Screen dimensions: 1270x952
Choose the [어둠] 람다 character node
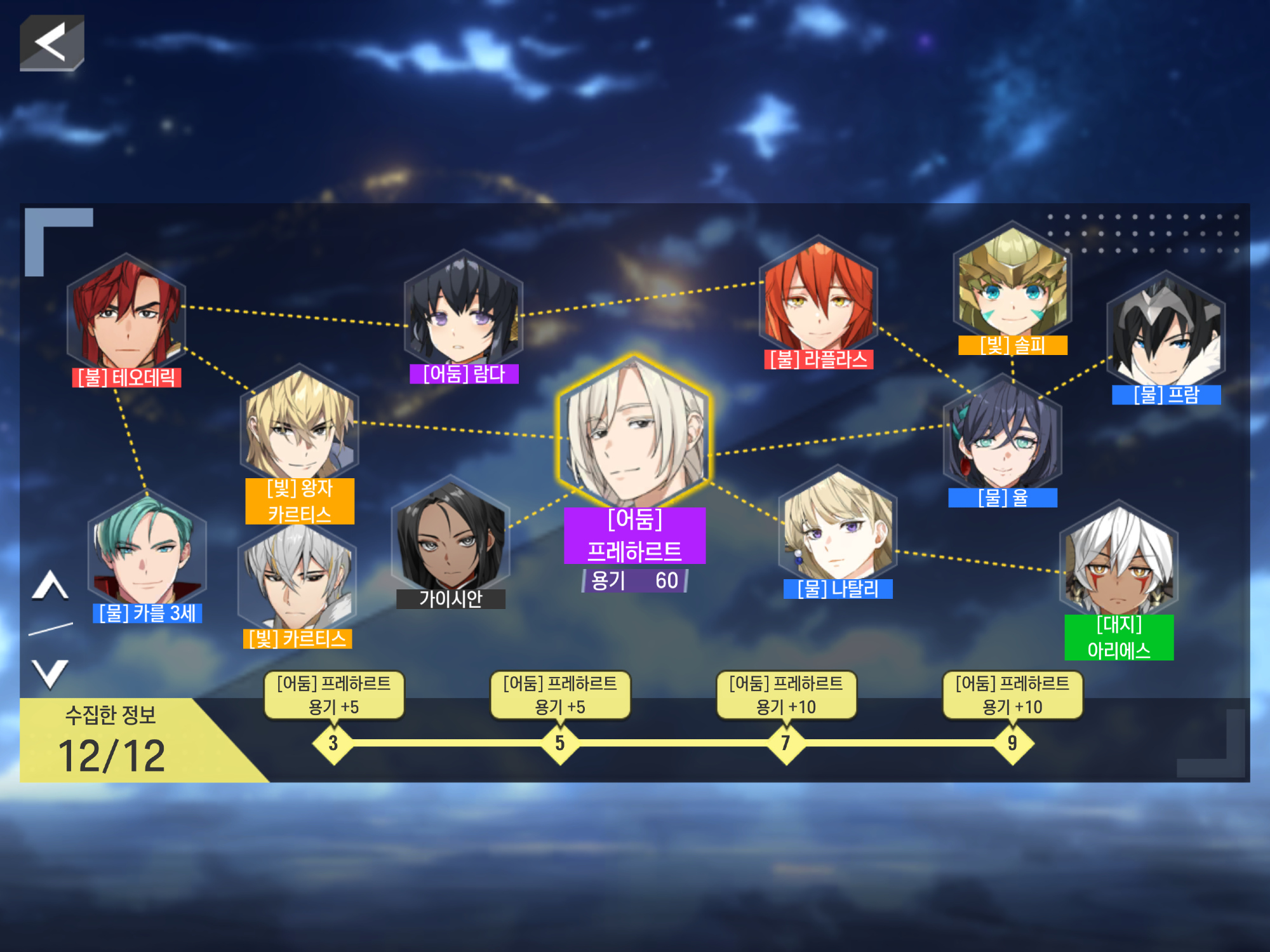[464, 309]
